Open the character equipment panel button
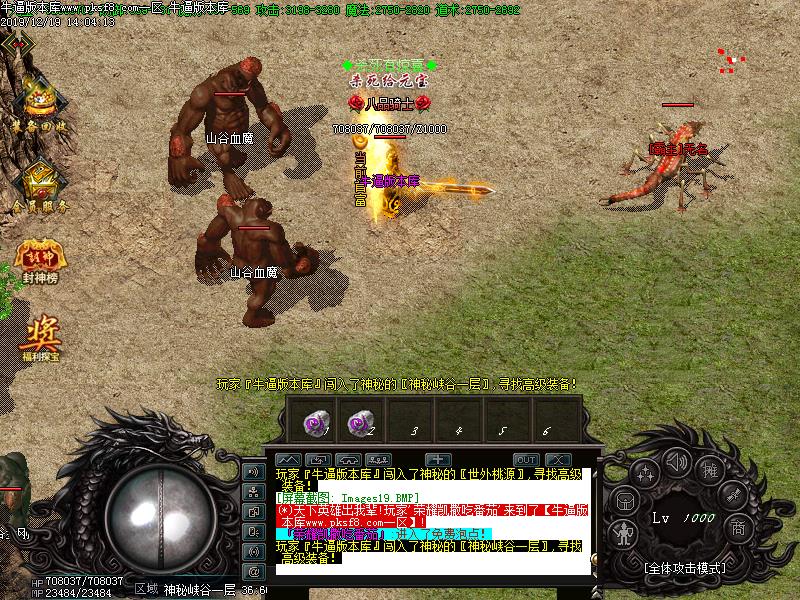 click(x=623, y=534)
